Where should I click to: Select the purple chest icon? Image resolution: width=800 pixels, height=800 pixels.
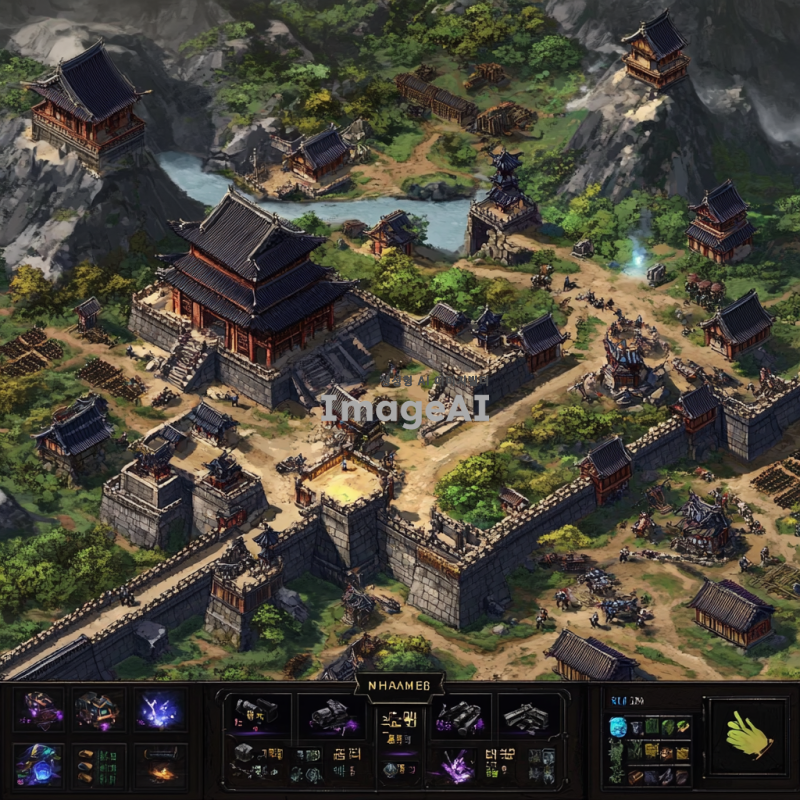click(x=41, y=711)
